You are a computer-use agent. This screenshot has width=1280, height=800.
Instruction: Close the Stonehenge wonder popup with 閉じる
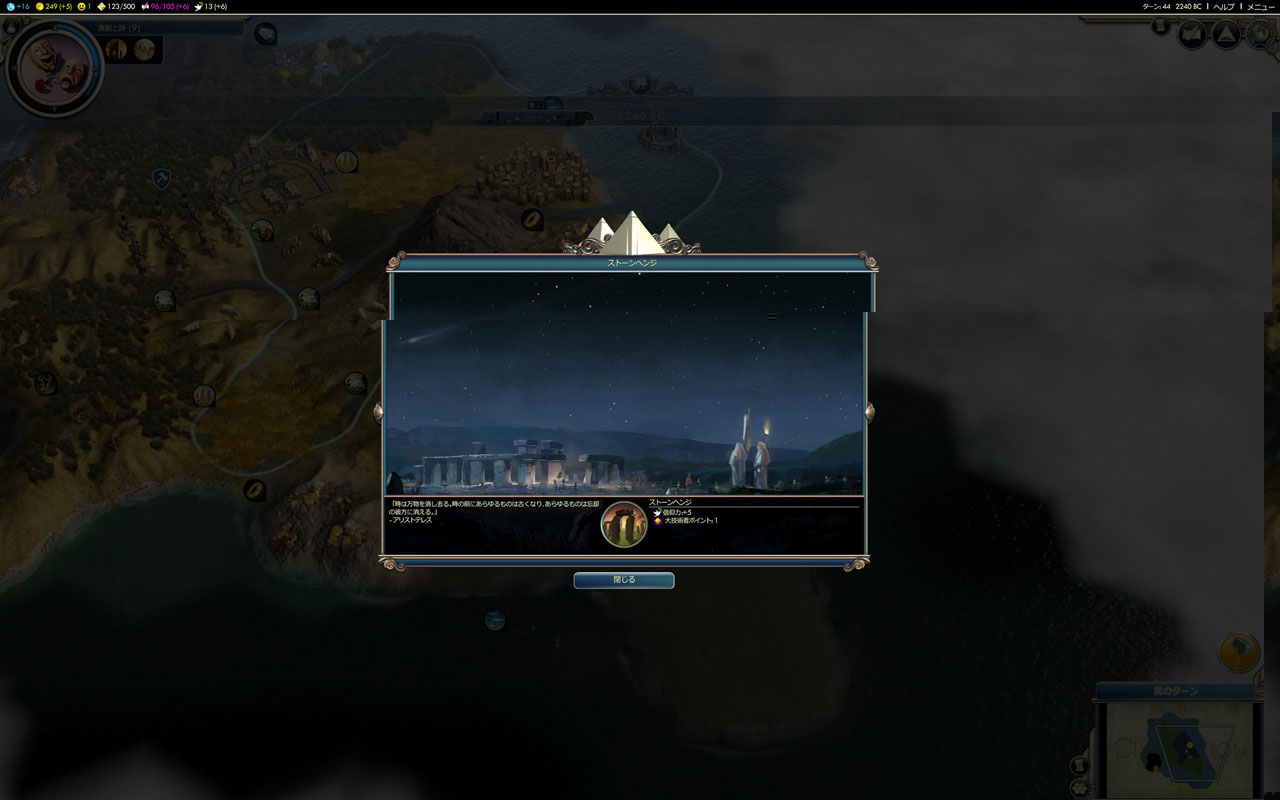coord(623,580)
